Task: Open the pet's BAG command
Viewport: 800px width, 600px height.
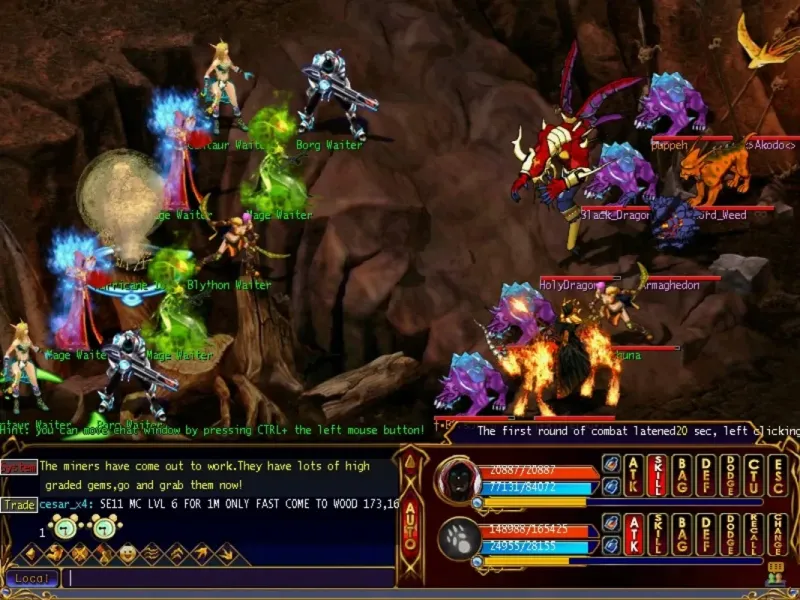Action: [x=682, y=534]
